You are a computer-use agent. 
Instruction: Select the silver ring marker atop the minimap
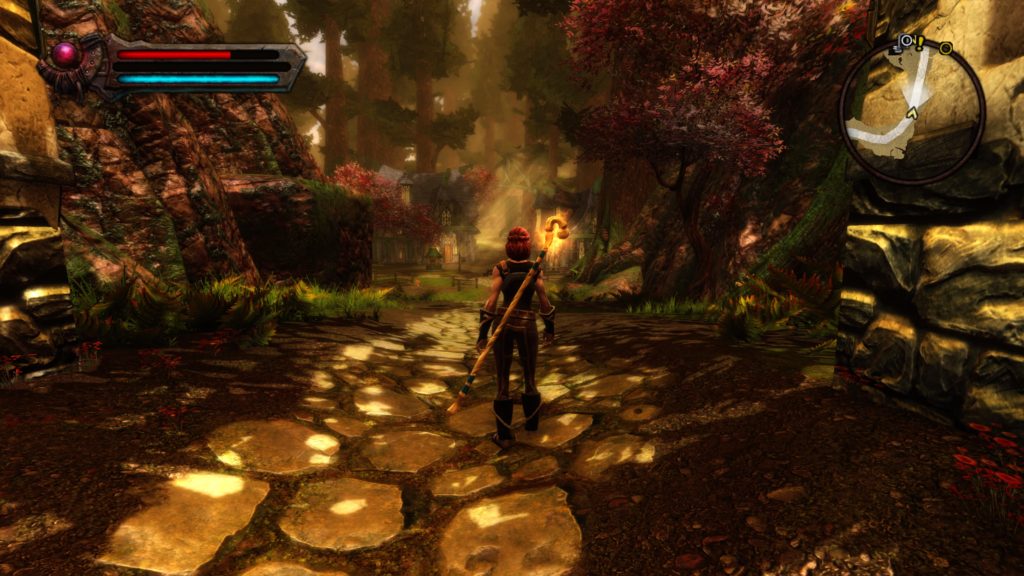(906, 42)
